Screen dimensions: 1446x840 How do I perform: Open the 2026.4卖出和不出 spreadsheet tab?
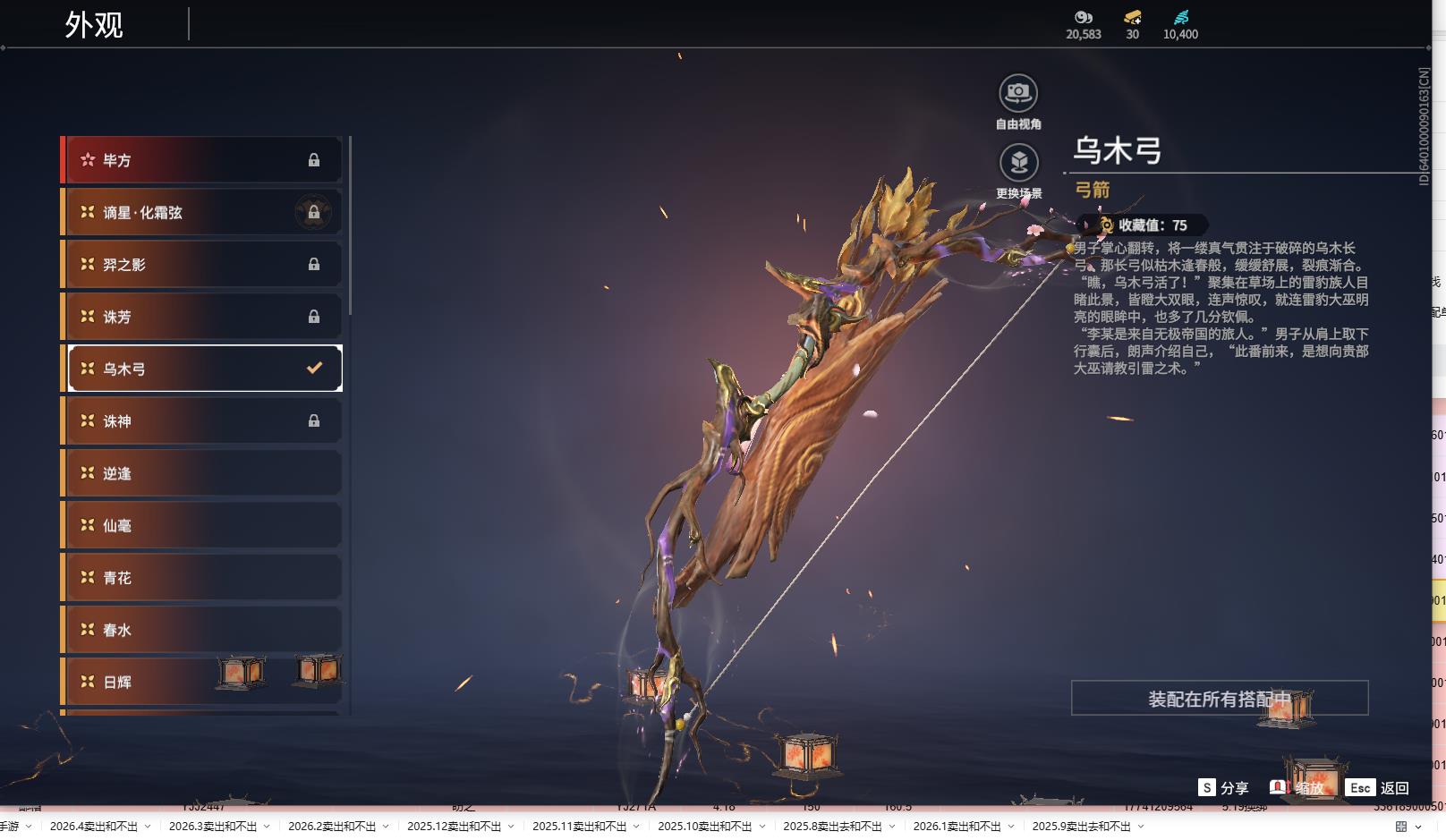click(94, 827)
